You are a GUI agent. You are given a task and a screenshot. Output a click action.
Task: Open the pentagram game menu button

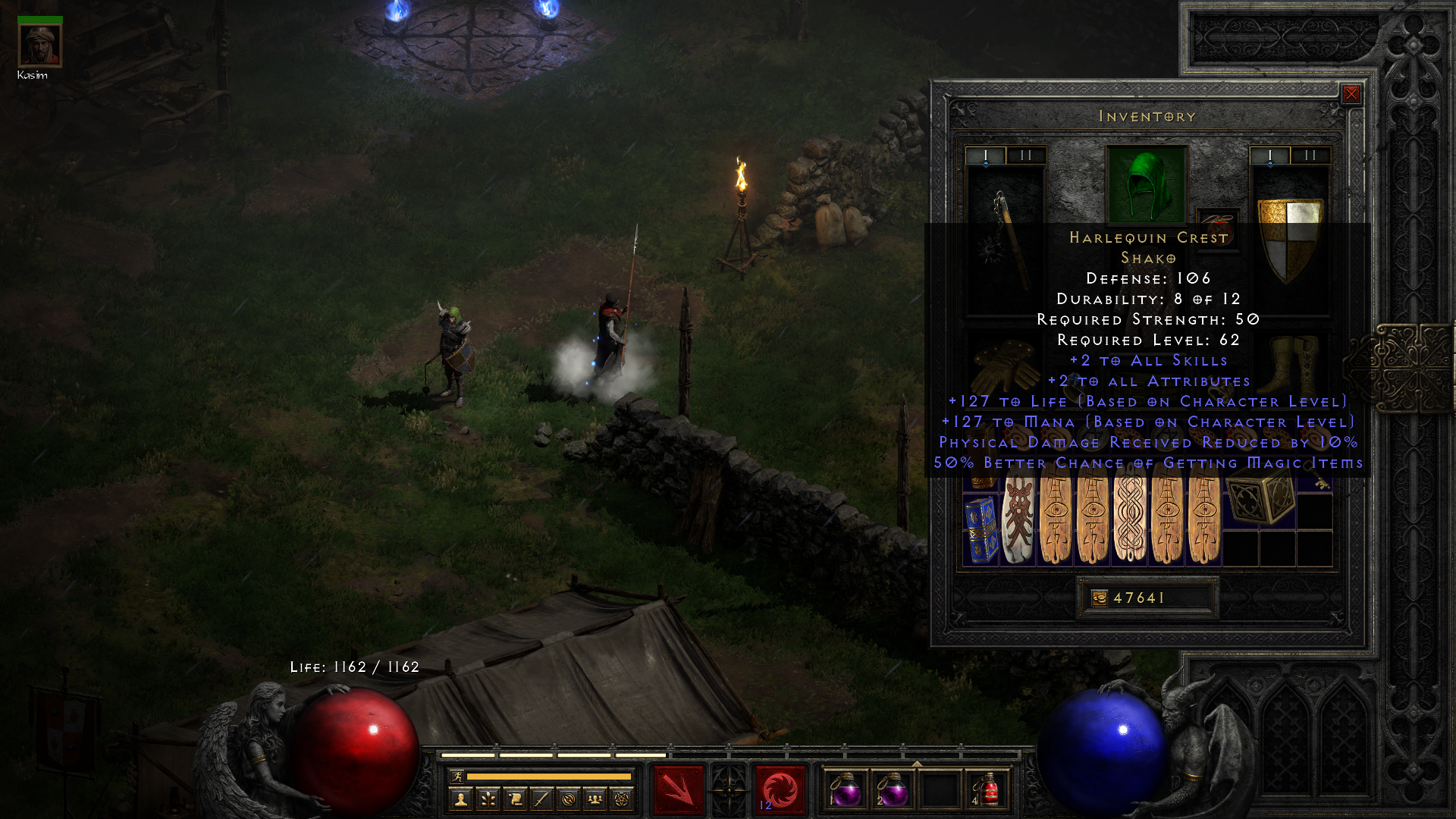tap(622, 799)
